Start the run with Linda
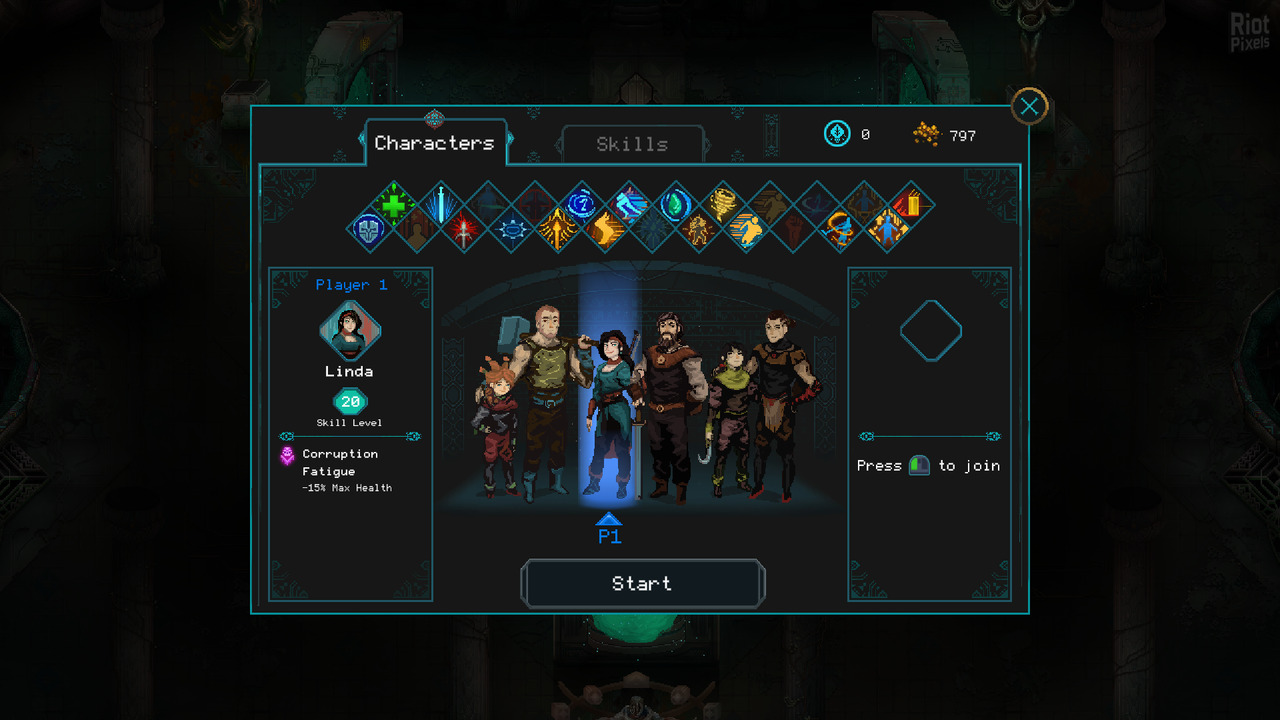Screen dimensions: 1280x720 point(642,584)
